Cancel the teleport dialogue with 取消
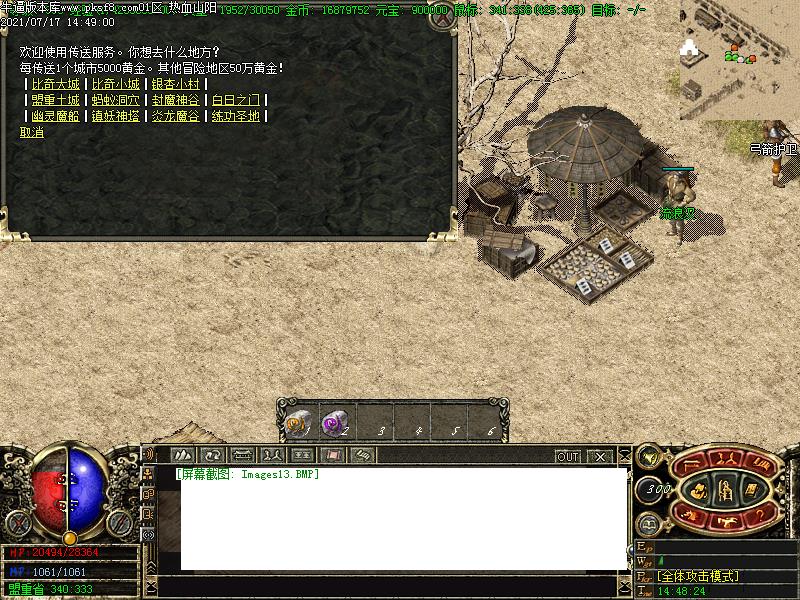The width and height of the screenshot is (800, 600). (x=32, y=132)
